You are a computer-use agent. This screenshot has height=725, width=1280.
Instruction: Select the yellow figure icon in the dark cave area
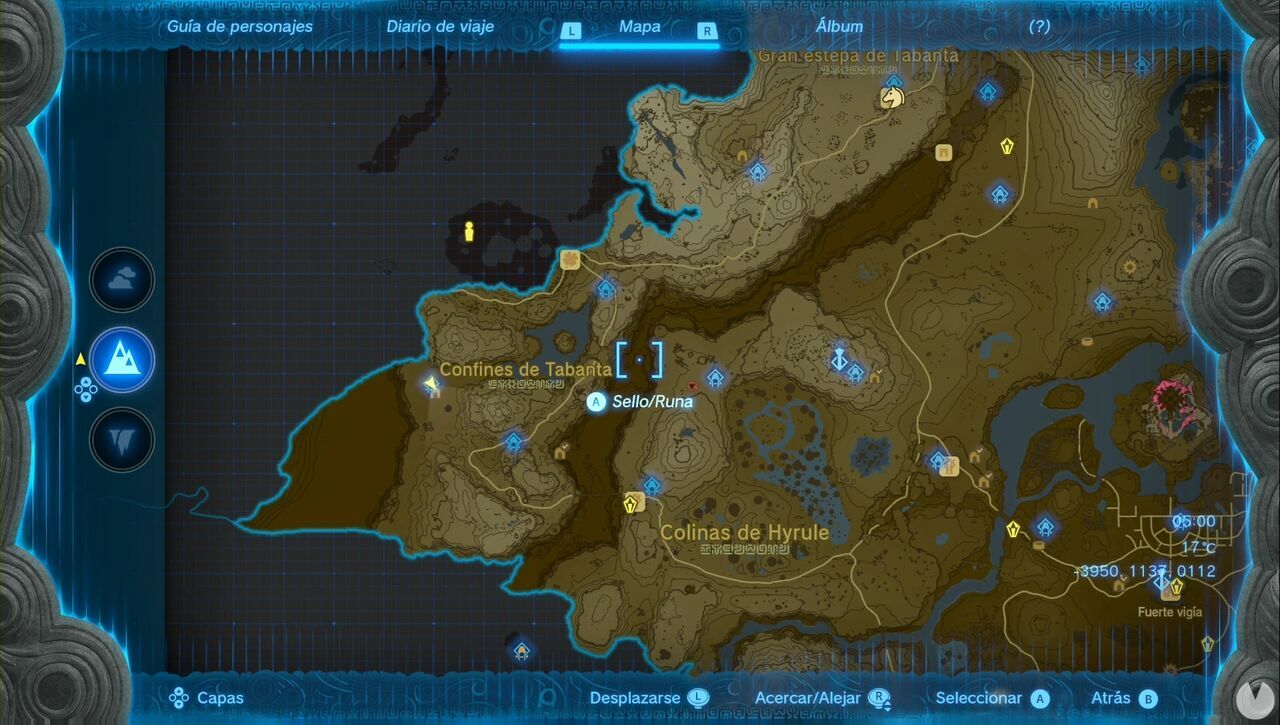(468, 232)
